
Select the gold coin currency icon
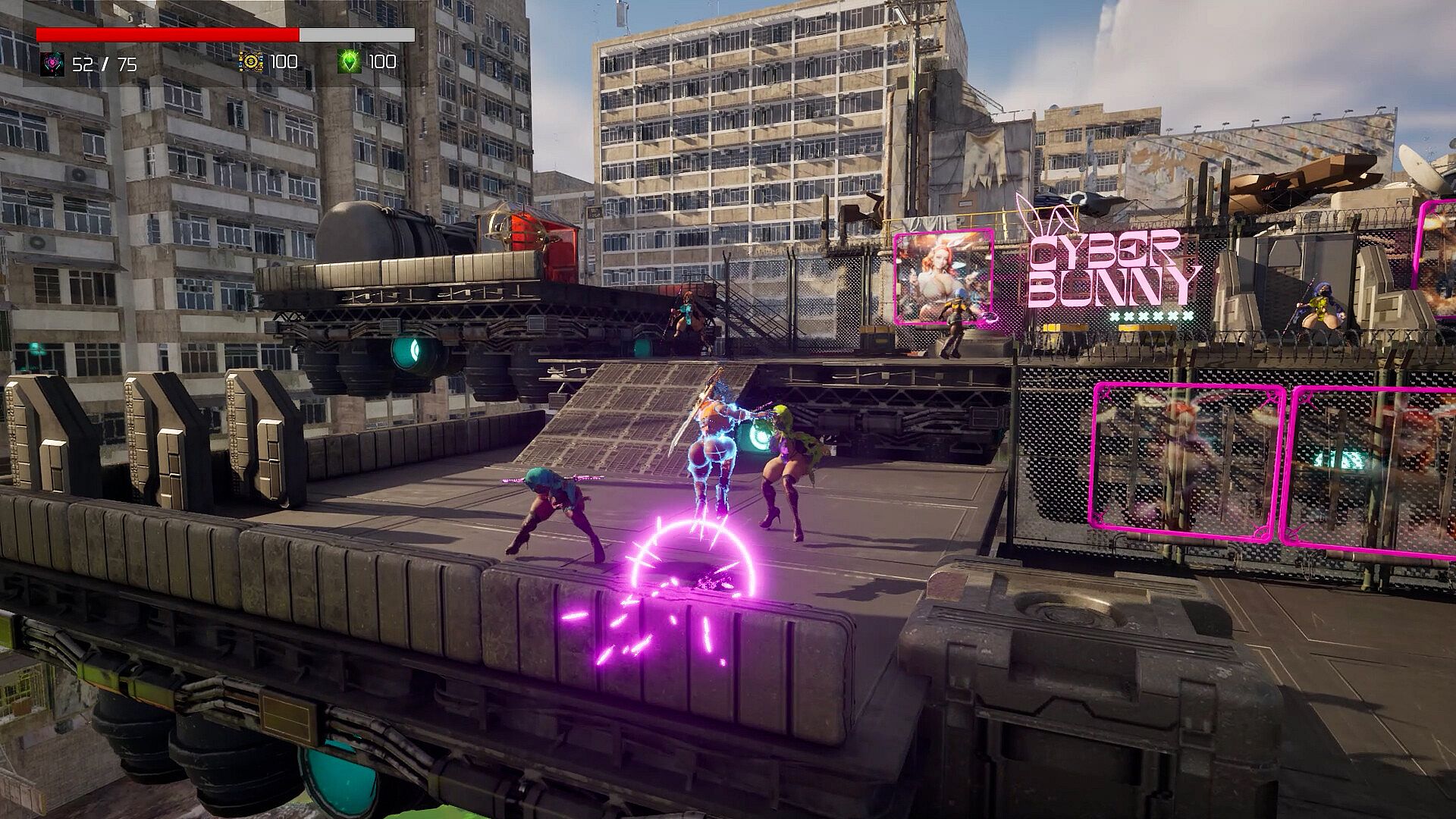[251, 61]
